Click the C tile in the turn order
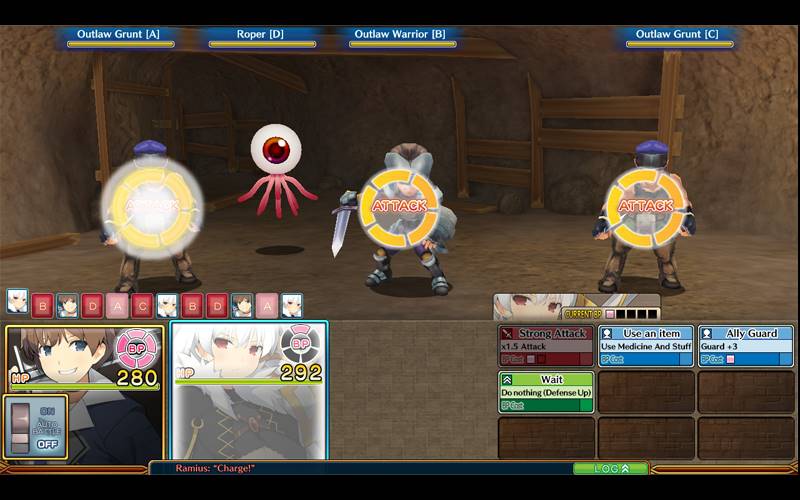800x500 pixels. point(142,305)
